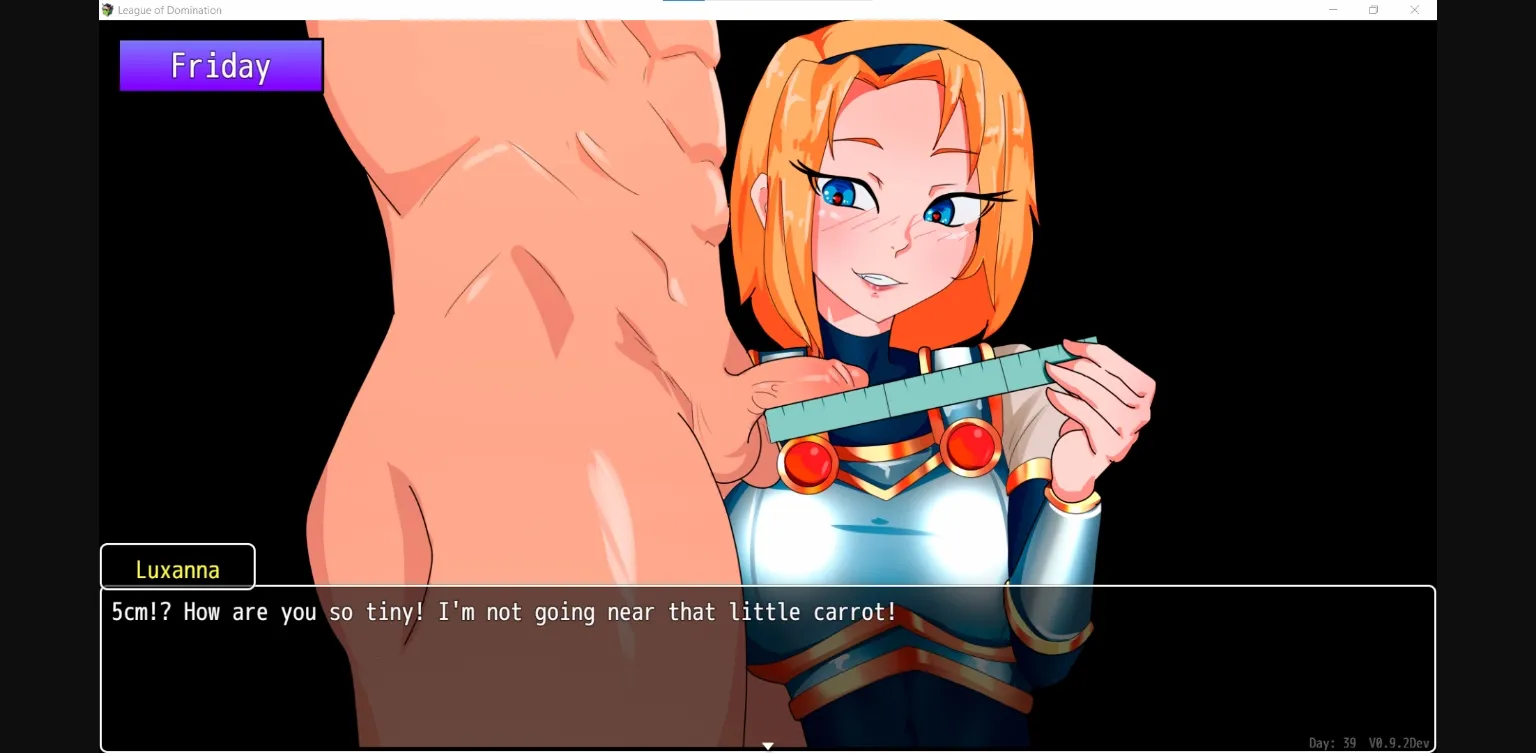Click the maximize button on the title bar
Screen dimensions: 1536x753
[1373, 9]
